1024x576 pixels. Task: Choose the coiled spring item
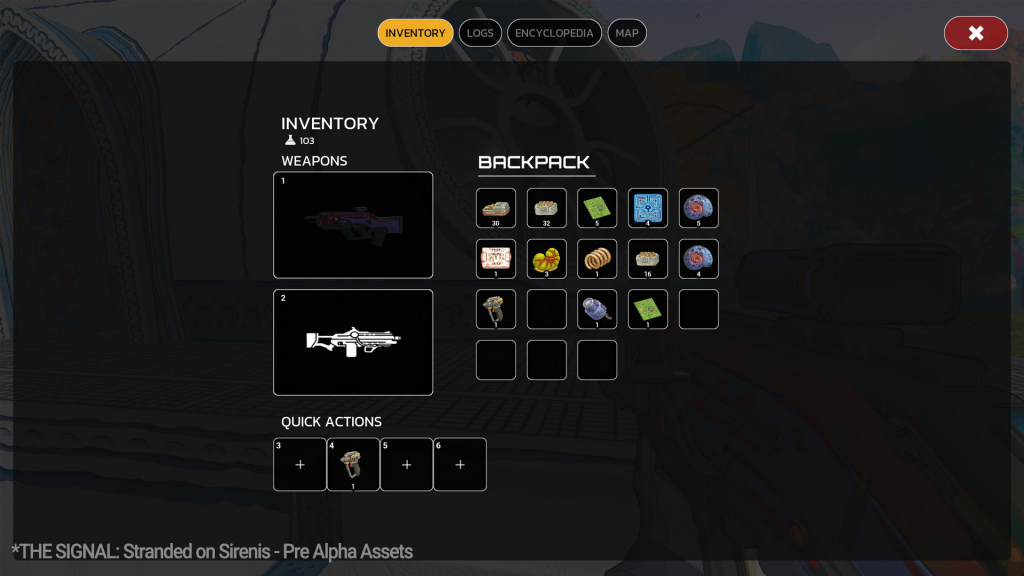click(x=597, y=259)
